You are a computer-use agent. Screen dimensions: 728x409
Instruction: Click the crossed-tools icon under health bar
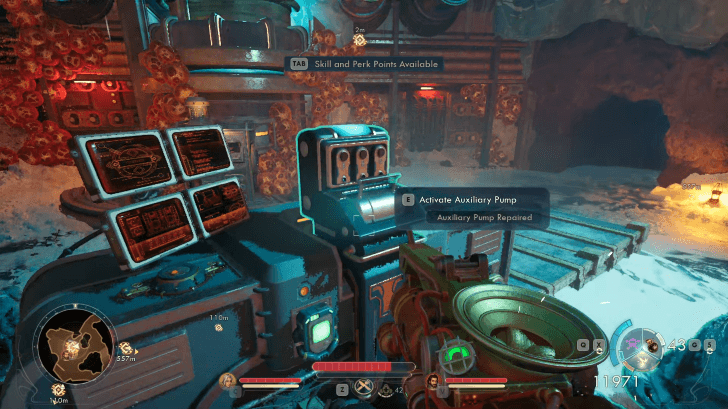click(364, 387)
